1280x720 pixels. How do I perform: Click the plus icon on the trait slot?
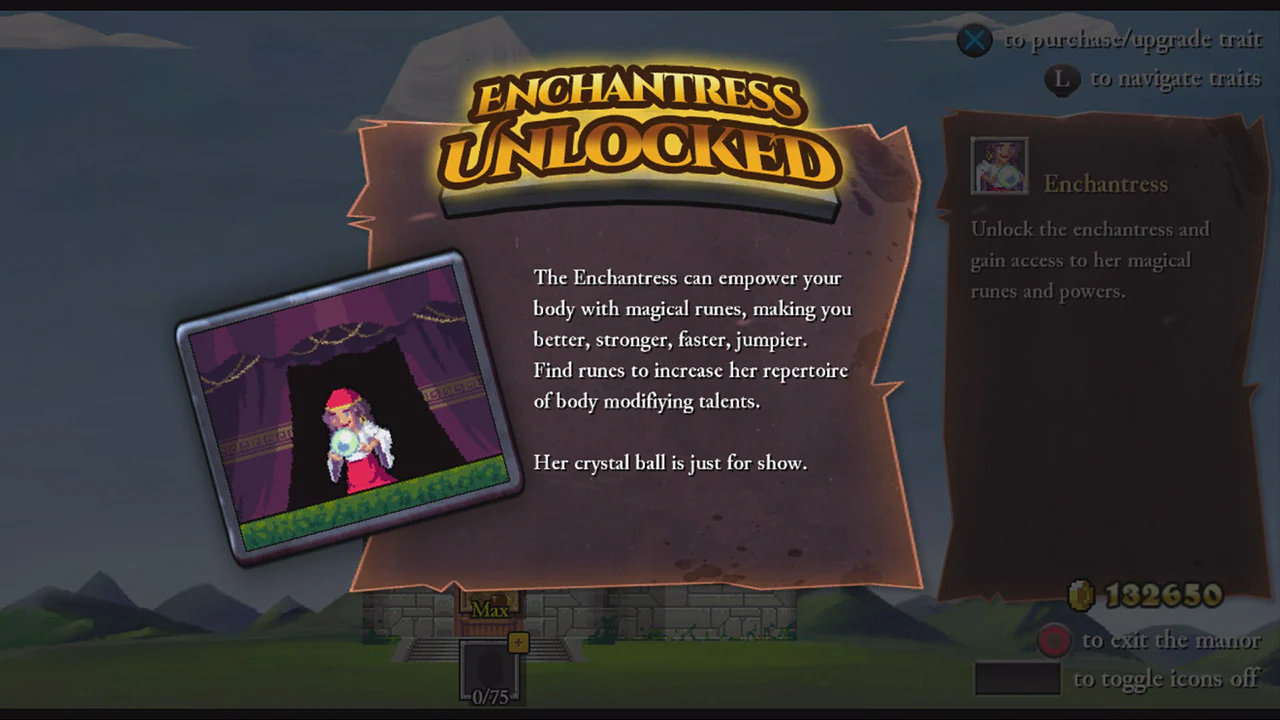[519, 643]
